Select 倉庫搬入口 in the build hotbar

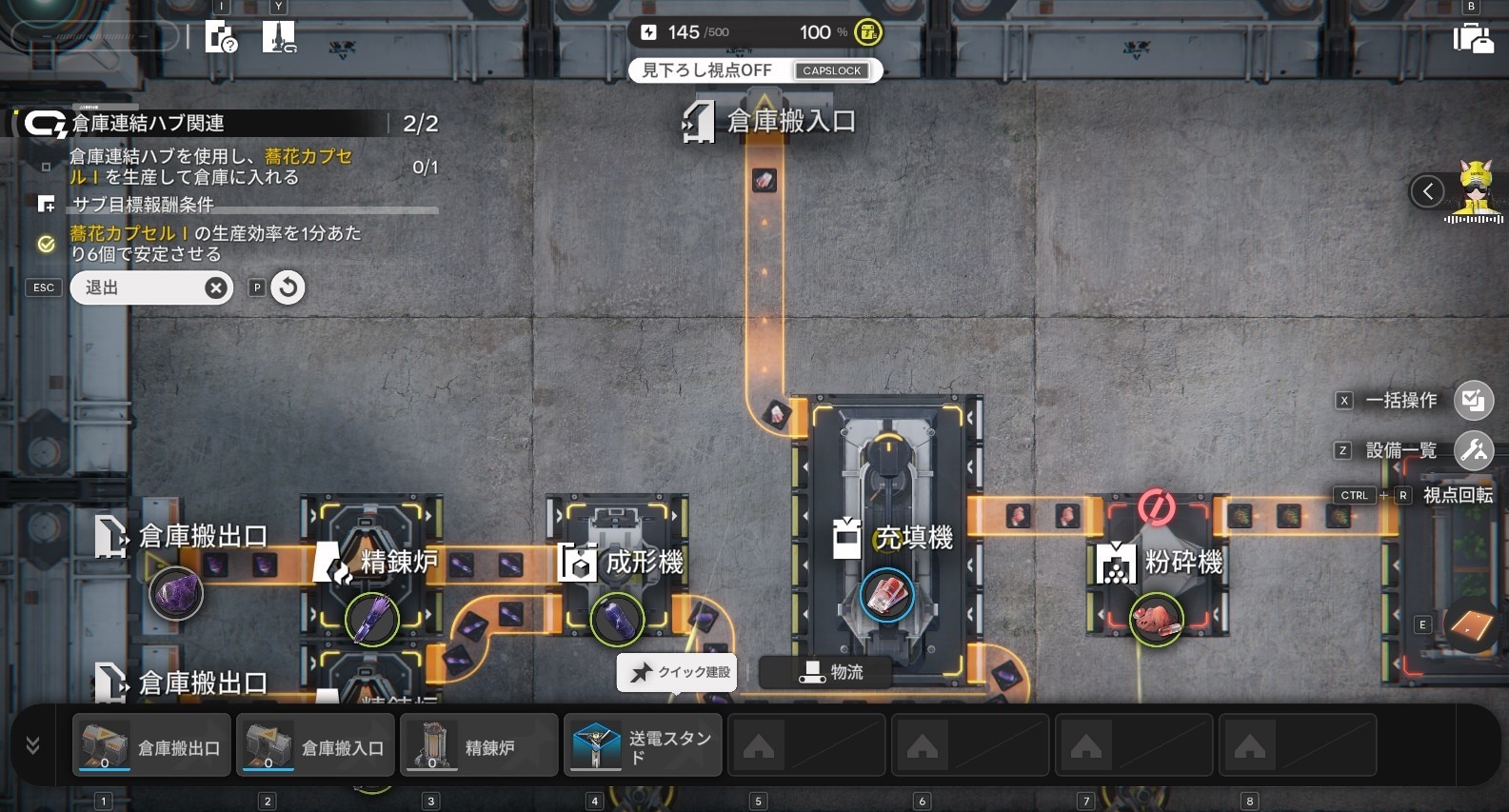316,746
